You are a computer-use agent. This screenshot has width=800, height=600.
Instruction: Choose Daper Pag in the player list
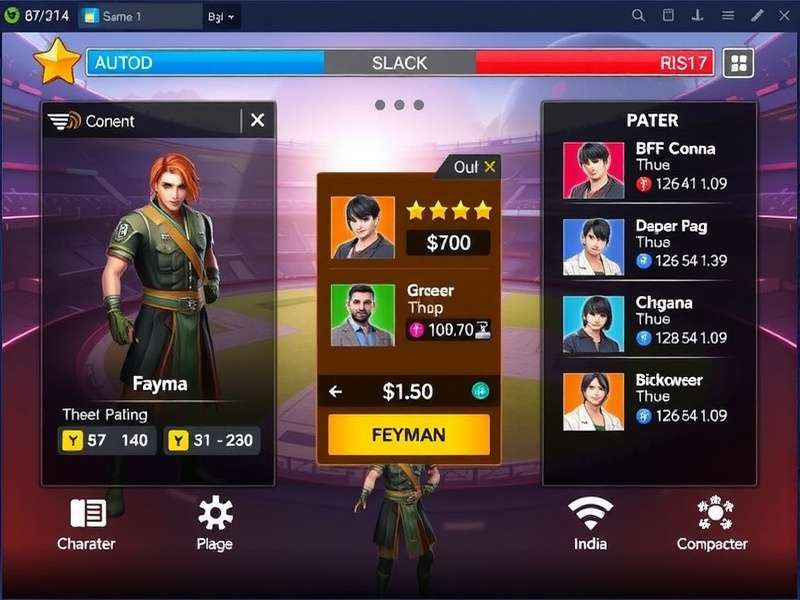[x=649, y=246]
